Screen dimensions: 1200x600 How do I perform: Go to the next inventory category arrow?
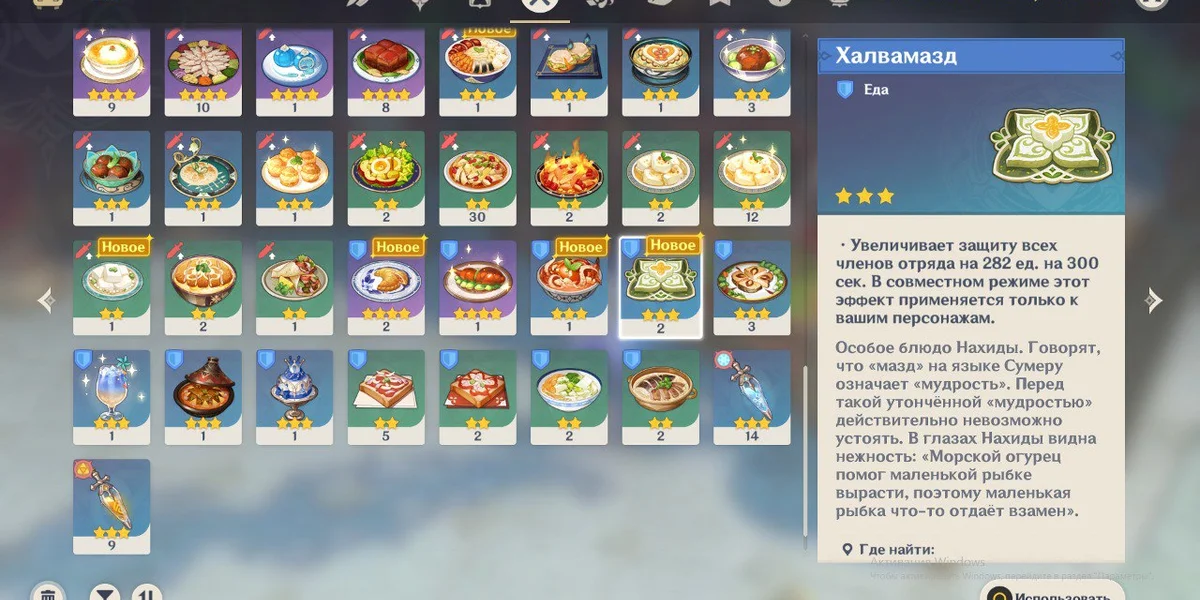tap(1153, 299)
